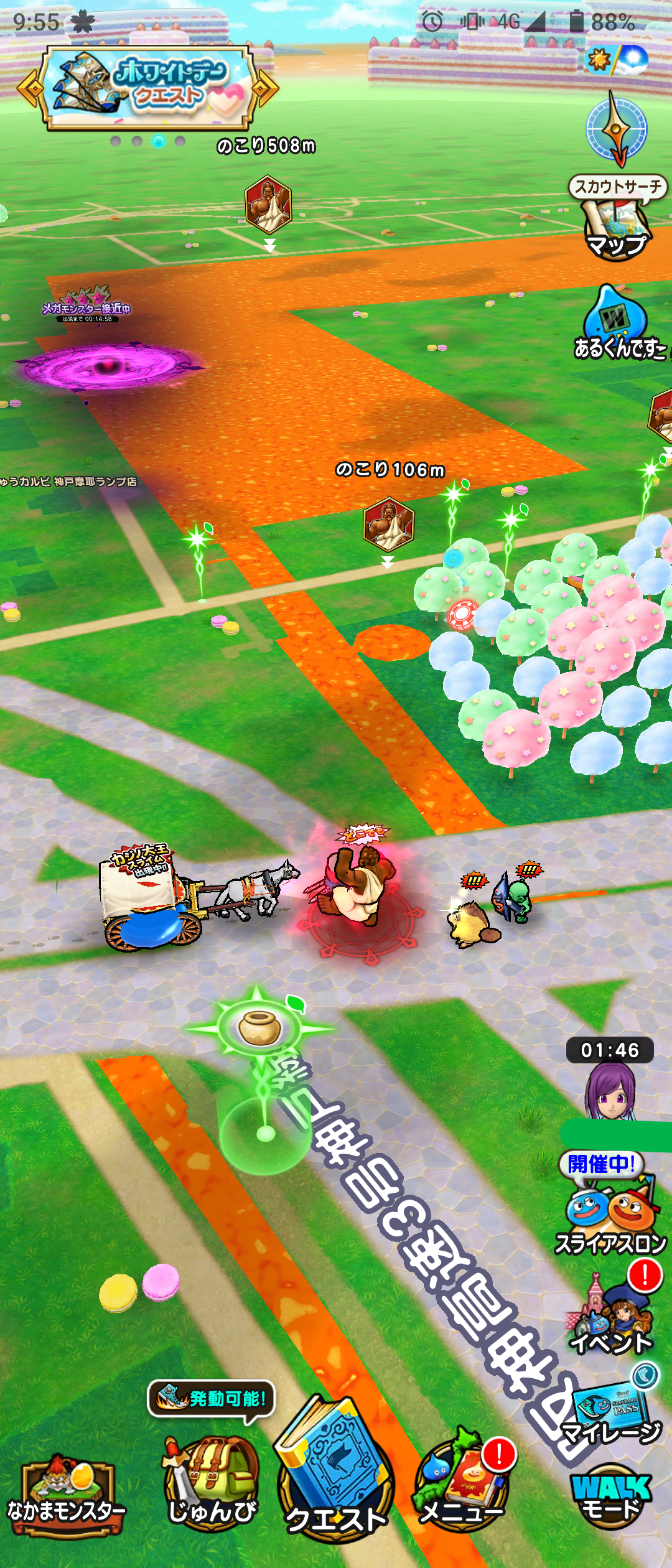Tap the weather sun and cloud icon
672x1568 pixels.
617,60
